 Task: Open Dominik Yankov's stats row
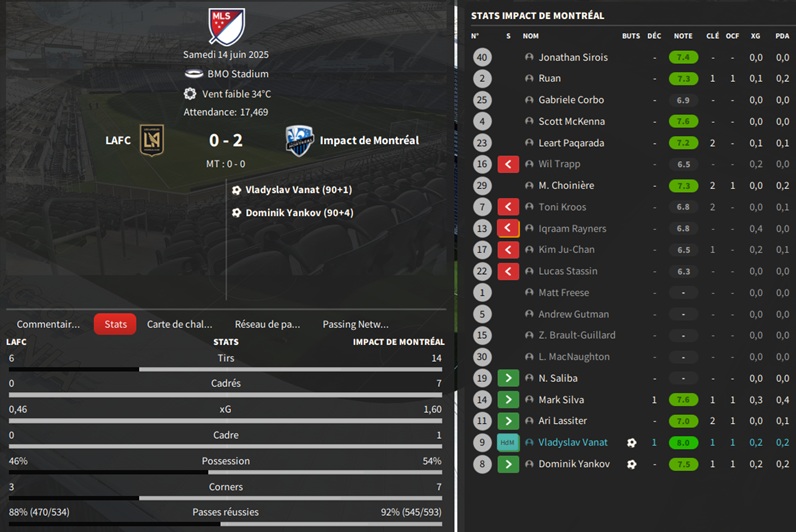tap(571, 464)
